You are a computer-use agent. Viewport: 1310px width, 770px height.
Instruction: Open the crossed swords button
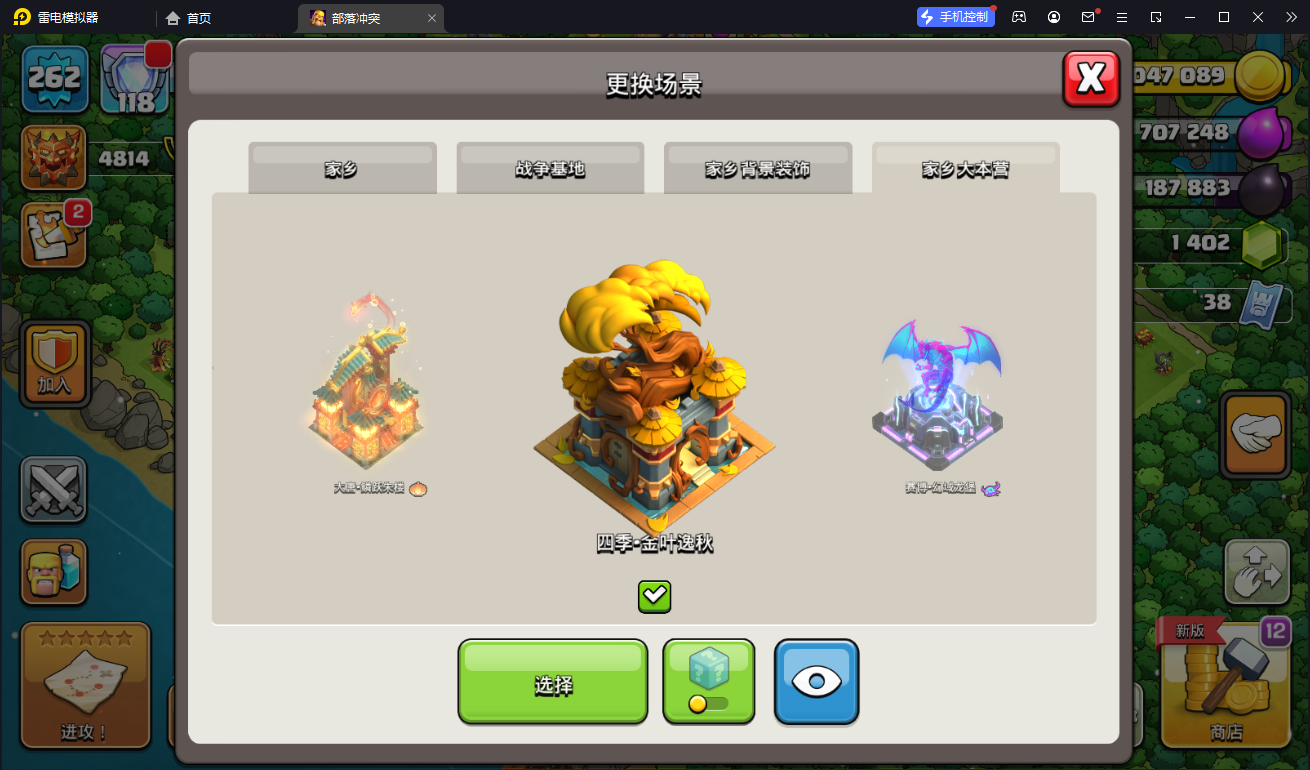point(54,490)
